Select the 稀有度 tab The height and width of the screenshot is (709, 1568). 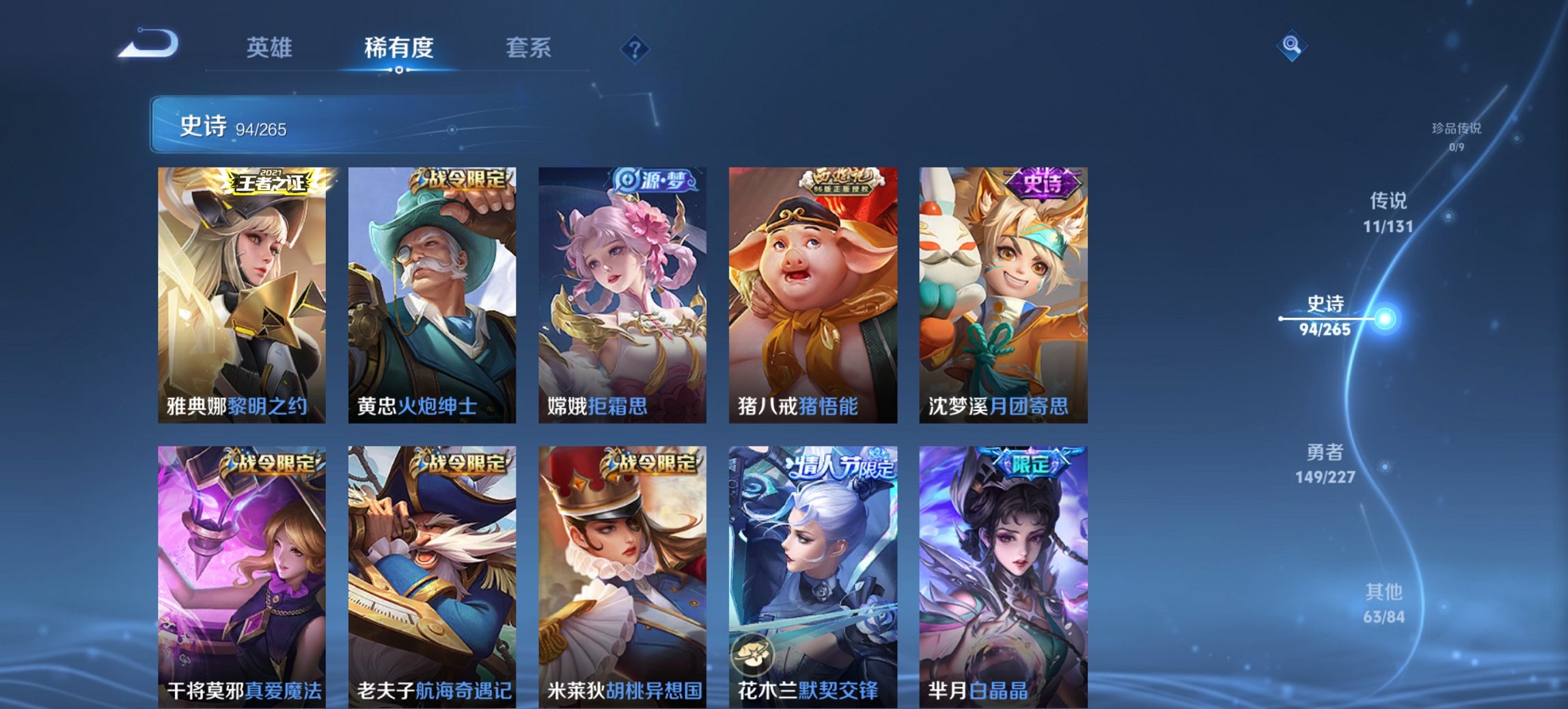click(398, 48)
